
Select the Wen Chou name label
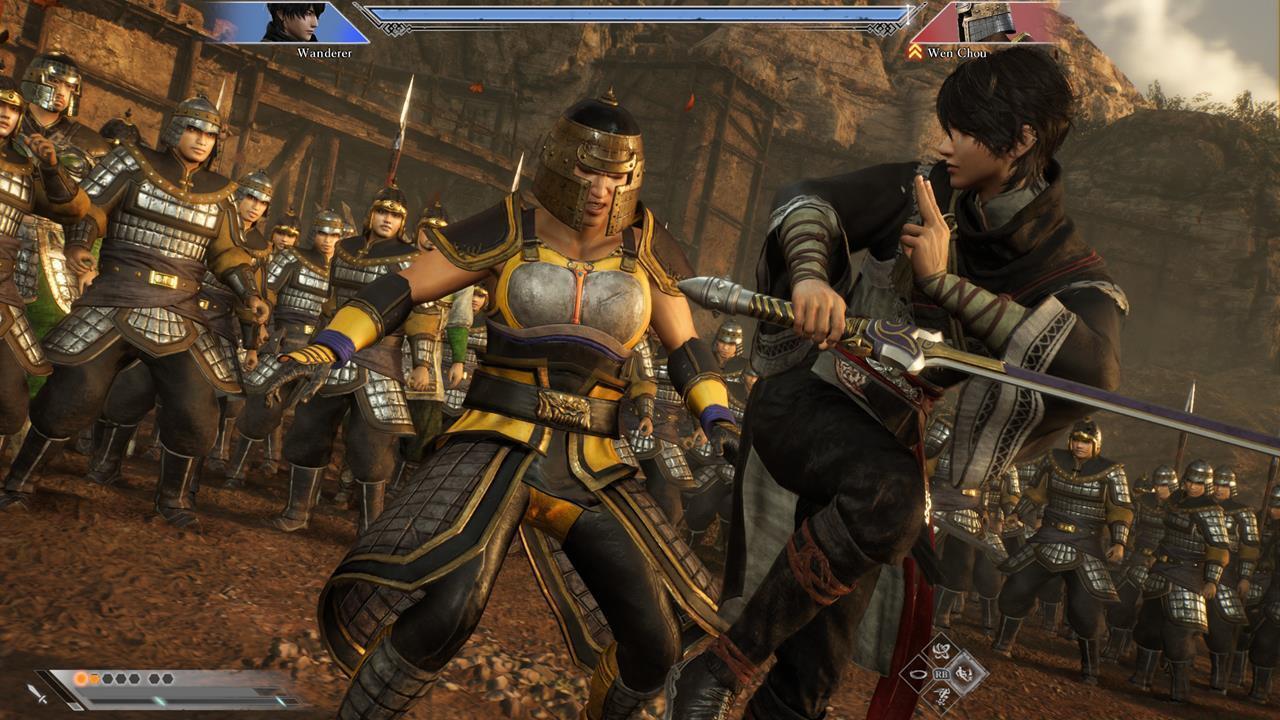(x=958, y=52)
